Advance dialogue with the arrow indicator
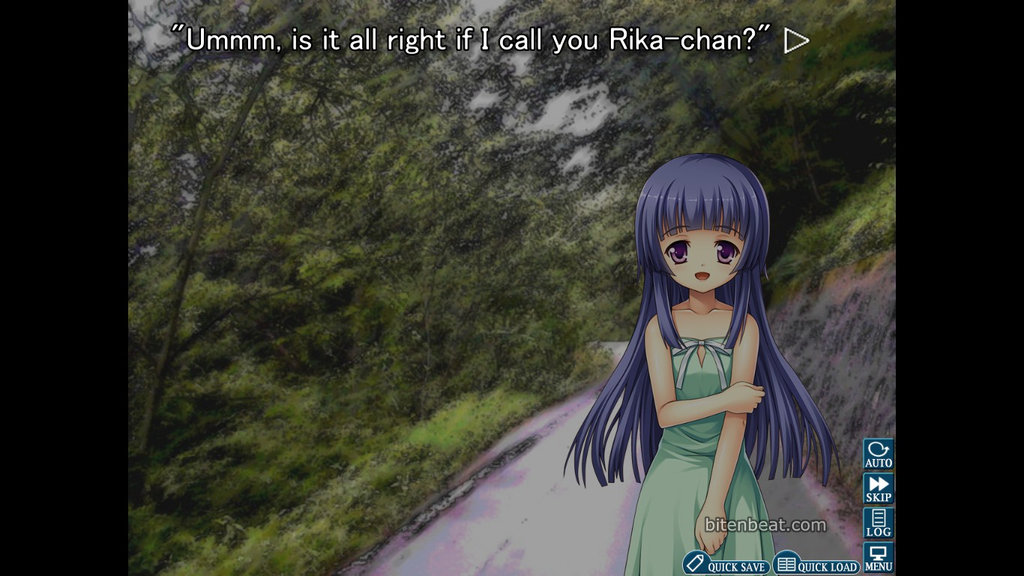1024x576 pixels. [x=796, y=40]
